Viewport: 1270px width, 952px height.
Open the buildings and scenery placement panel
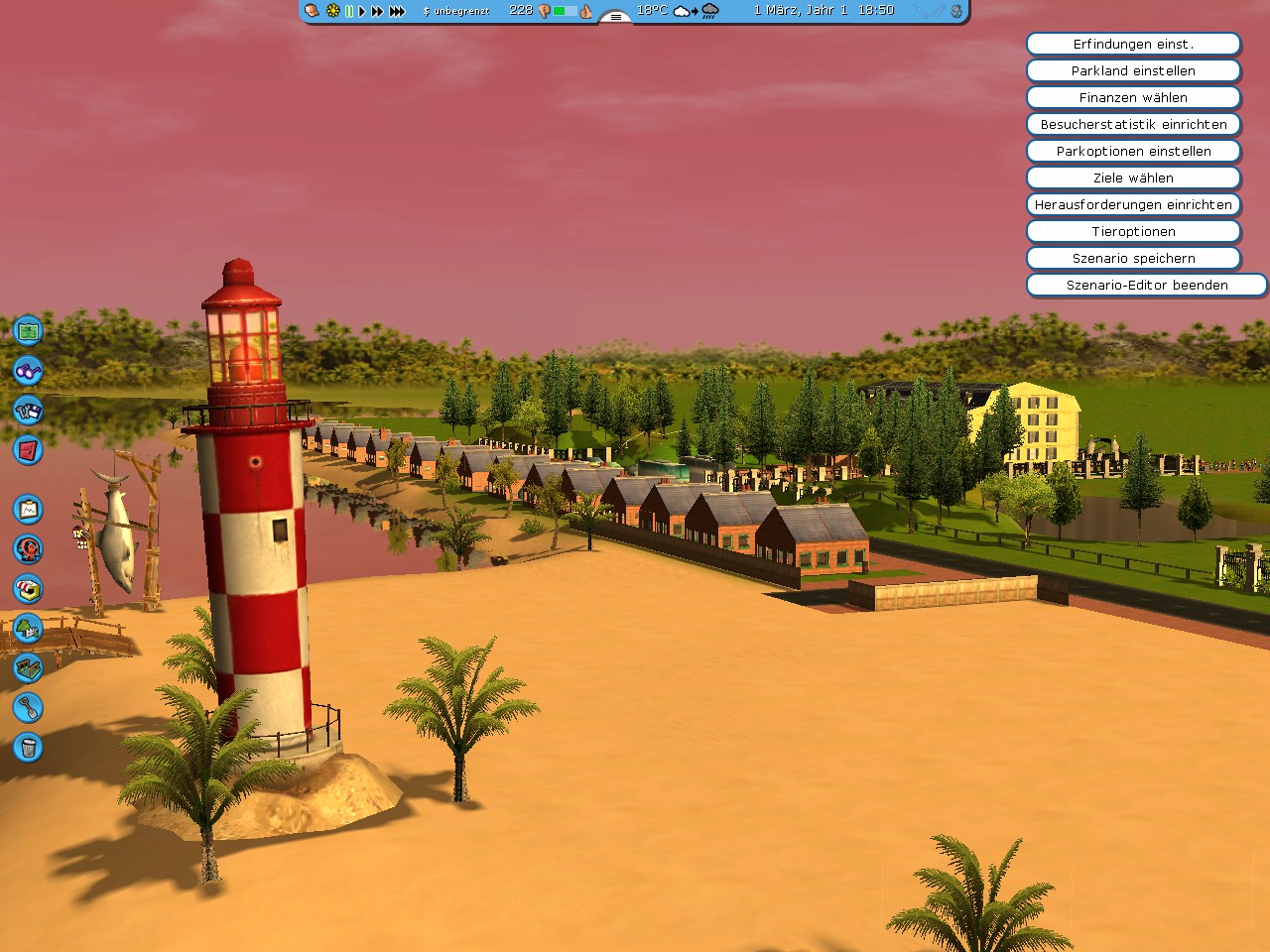[27, 629]
